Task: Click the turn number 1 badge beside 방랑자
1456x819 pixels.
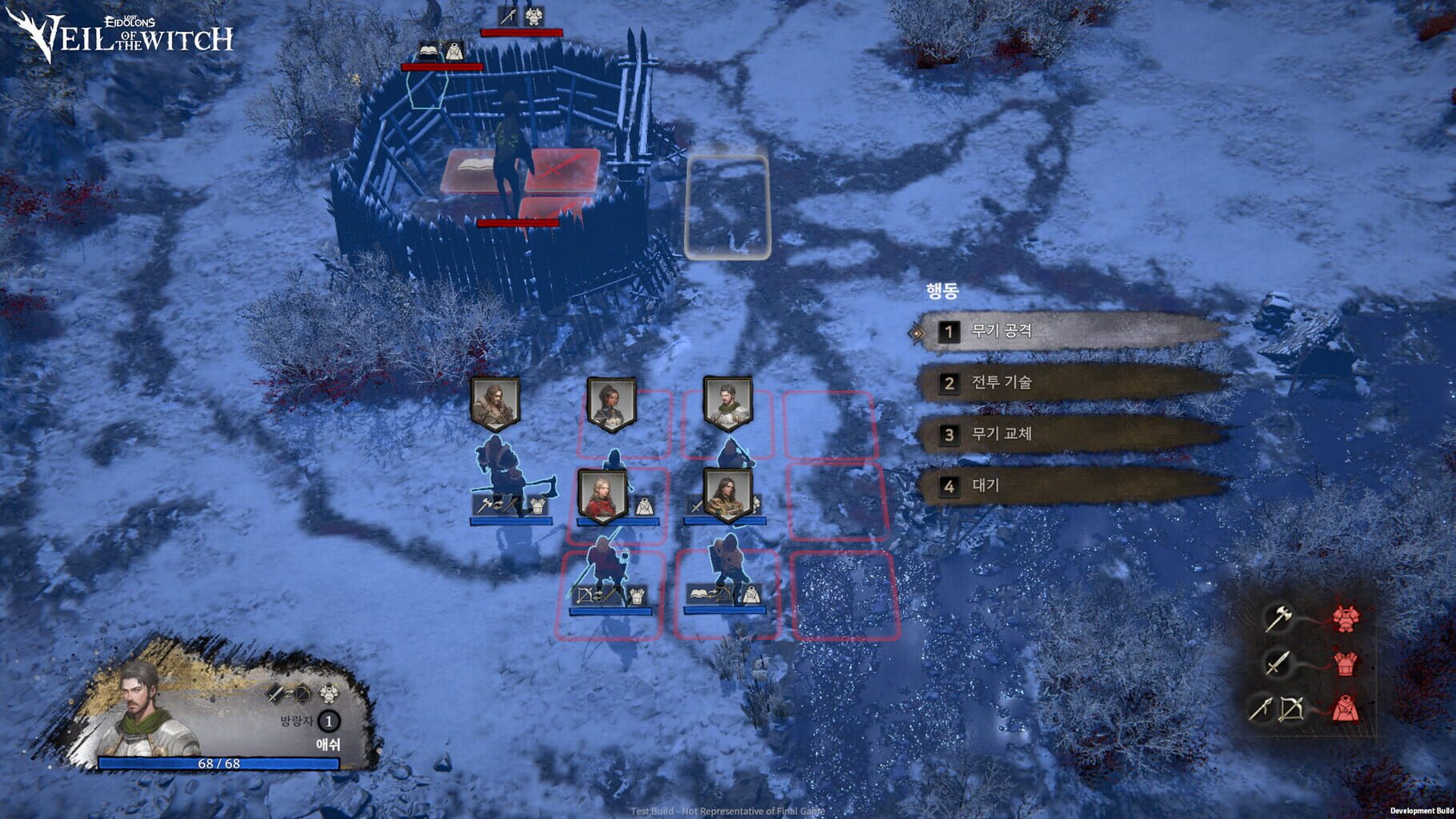Action: (x=329, y=722)
